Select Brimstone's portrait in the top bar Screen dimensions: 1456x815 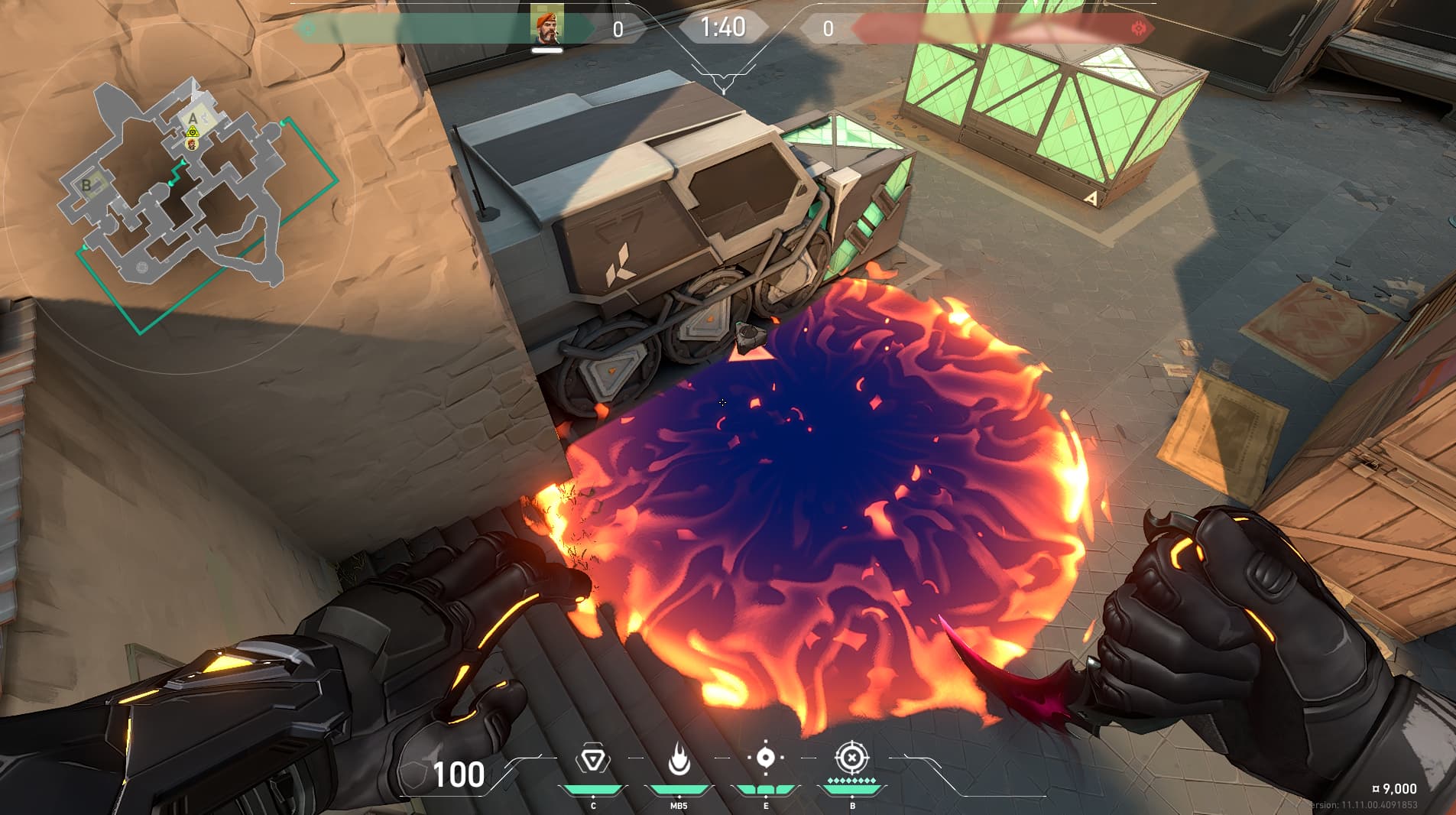click(x=547, y=24)
